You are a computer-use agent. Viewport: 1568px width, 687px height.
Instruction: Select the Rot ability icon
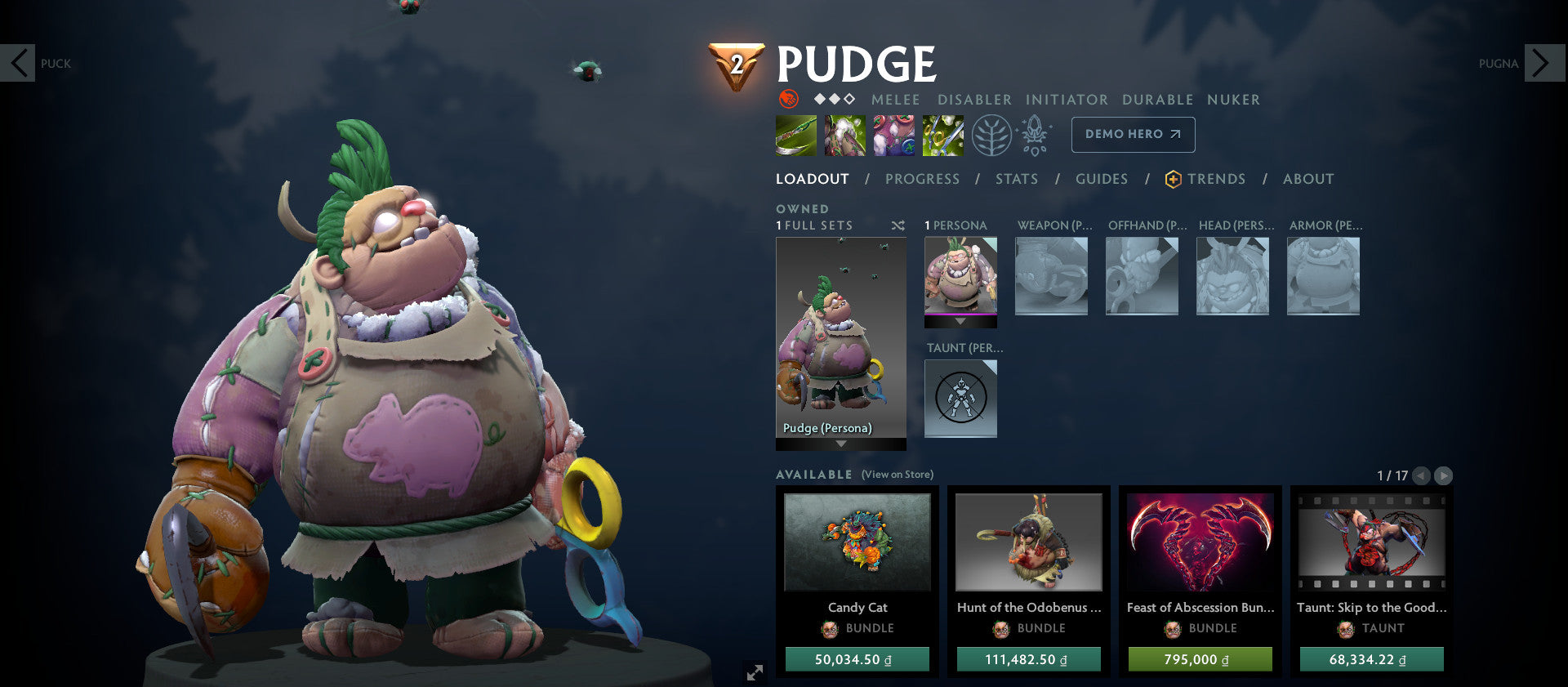(x=844, y=136)
